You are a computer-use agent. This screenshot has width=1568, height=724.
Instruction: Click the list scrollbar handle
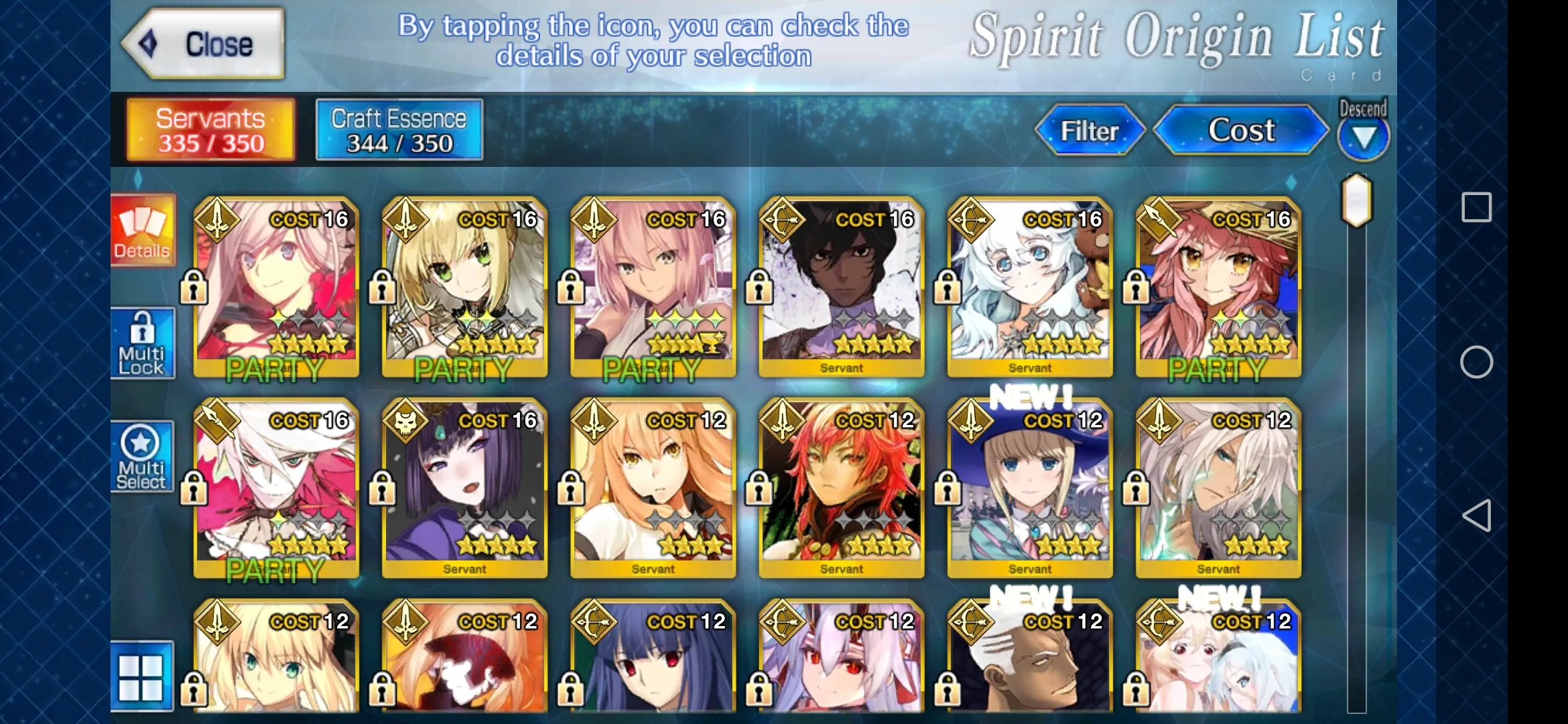coord(1356,200)
